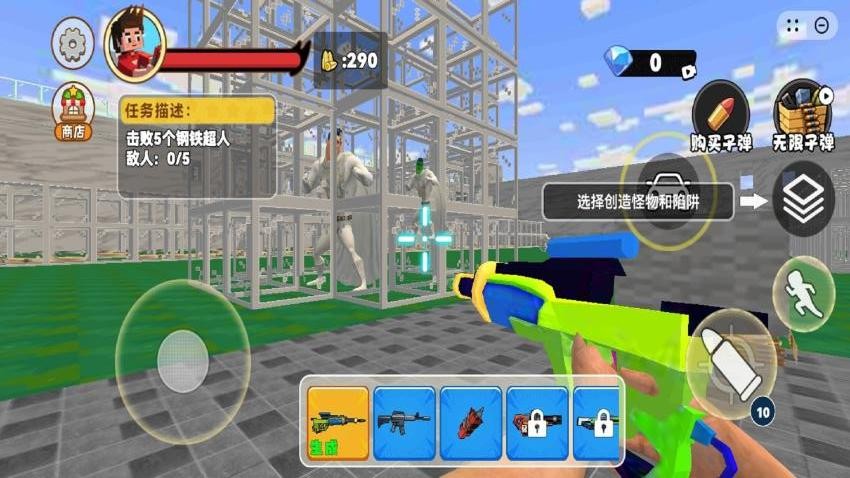Buy bullets with the 购买子弹 button

[x=720, y=112]
